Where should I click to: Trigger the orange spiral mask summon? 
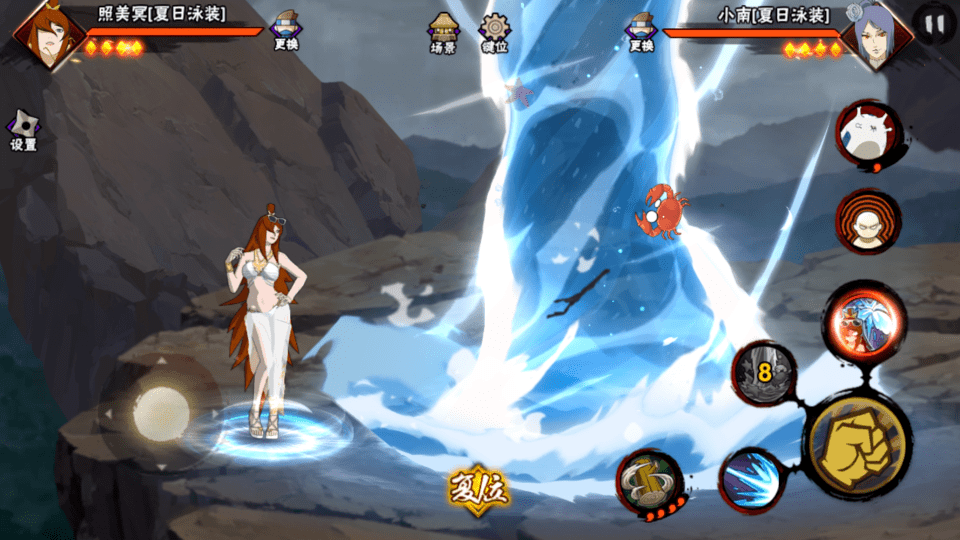(868, 222)
